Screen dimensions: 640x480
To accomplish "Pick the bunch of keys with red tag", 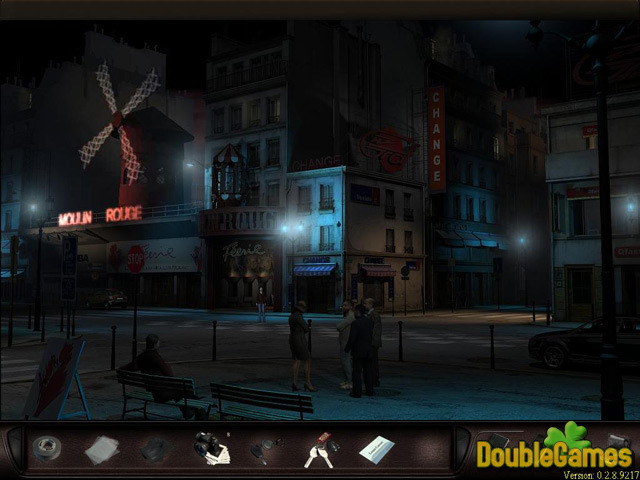I will pyautogui.click(x=320, y=451).
